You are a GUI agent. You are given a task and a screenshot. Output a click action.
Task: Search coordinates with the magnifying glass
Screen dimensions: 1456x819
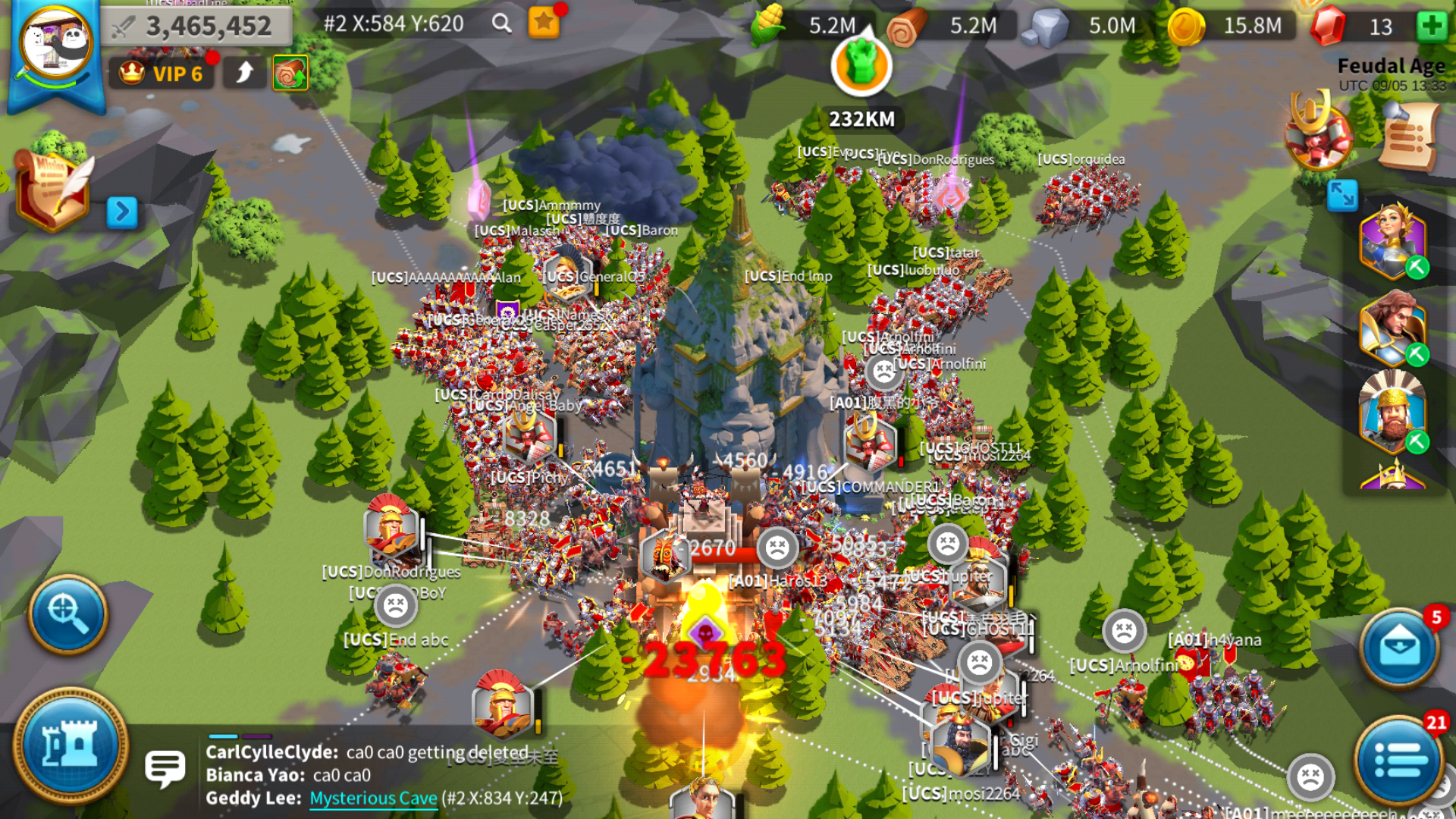click(x=501, y=24)
